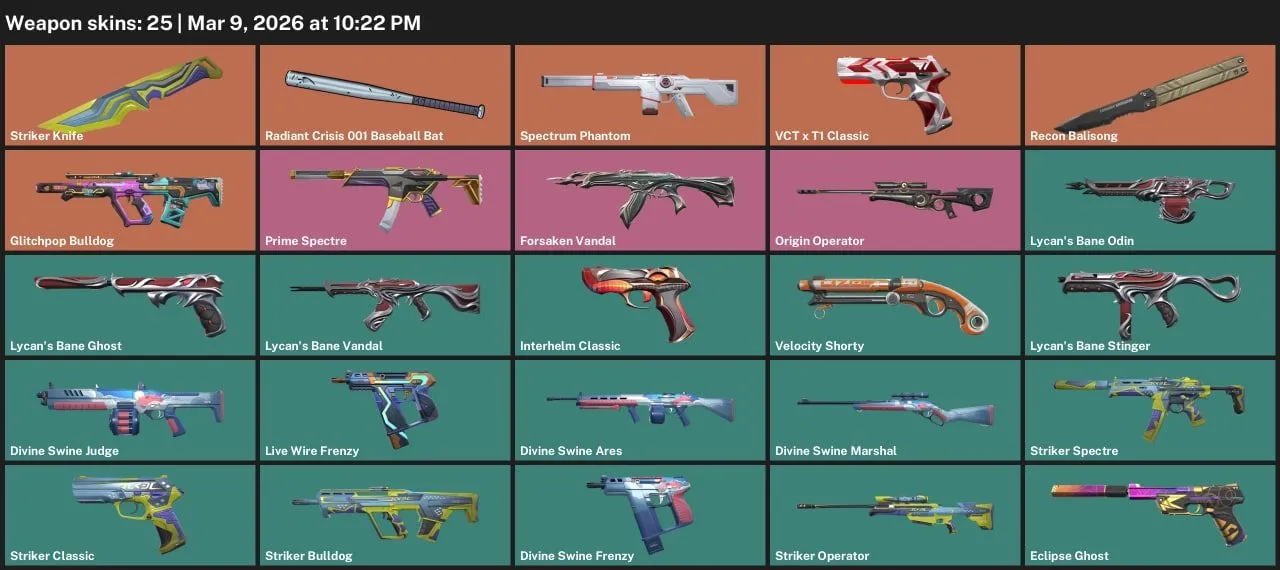Viewport: 1280px width, 570px height.
Task: Select the Lycan's Bane Ghost tile
Action: point(130,305)
